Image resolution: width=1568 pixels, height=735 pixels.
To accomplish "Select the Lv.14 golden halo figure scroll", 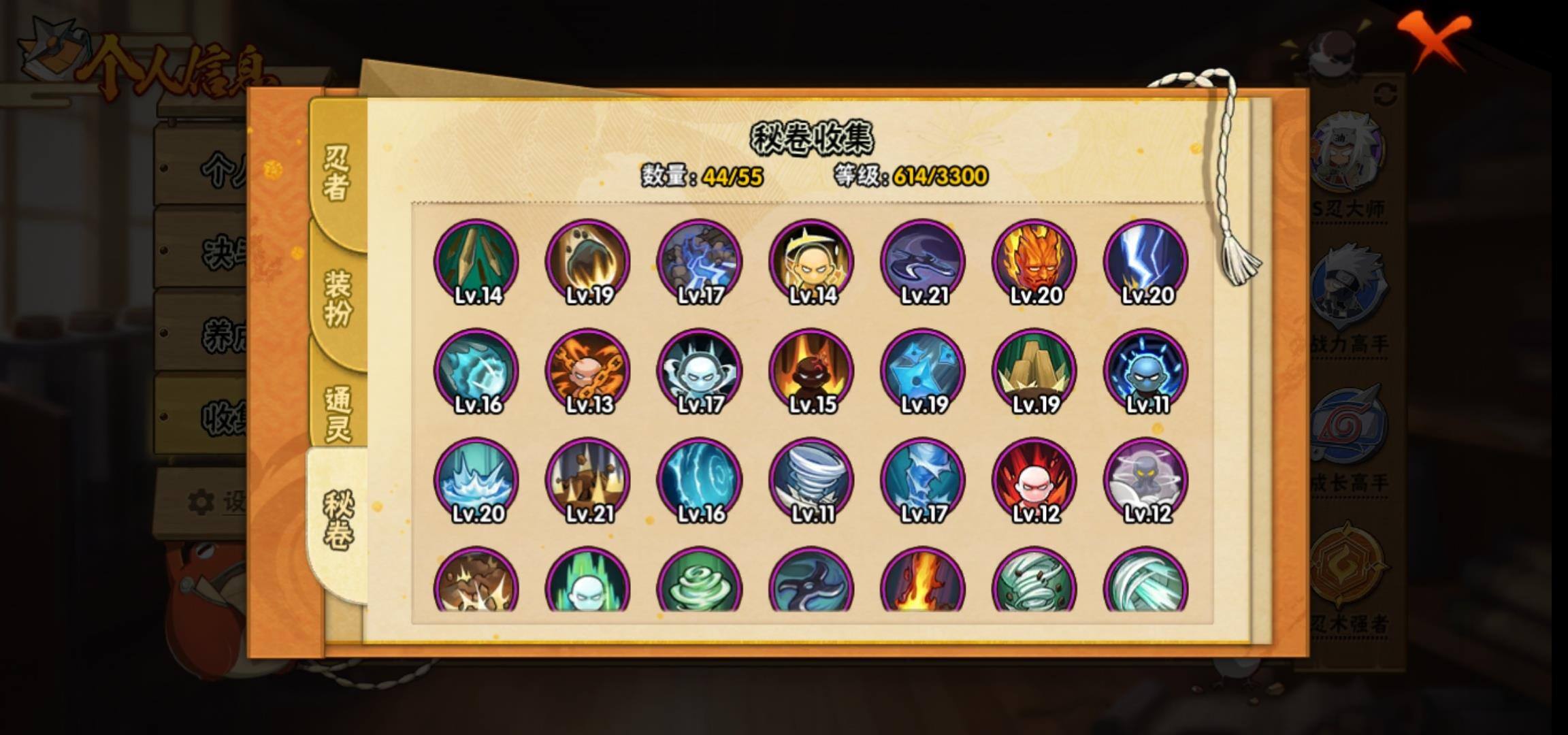I will [x=811, y=261].
